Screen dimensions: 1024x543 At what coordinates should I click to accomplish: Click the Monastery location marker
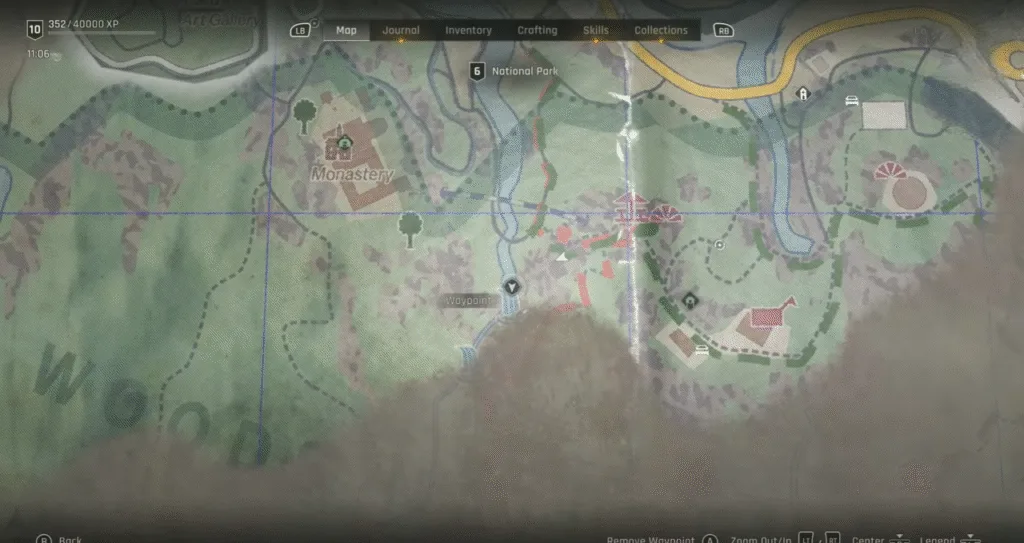tap(345, 143)
